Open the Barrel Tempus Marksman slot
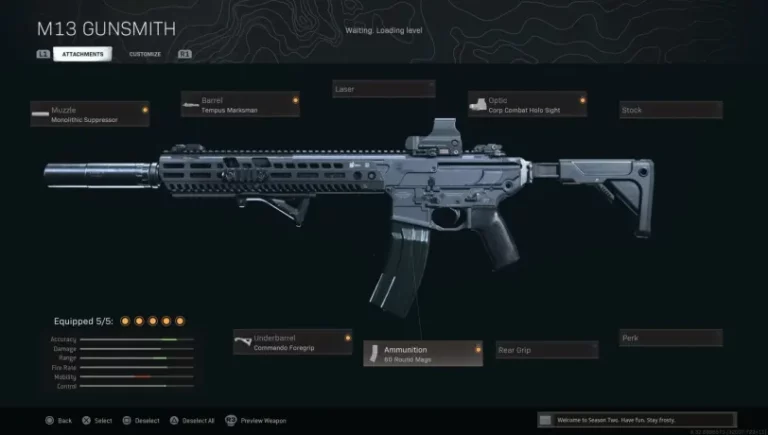The width and height of the screenshot is (768, 435). click(240, 105)
